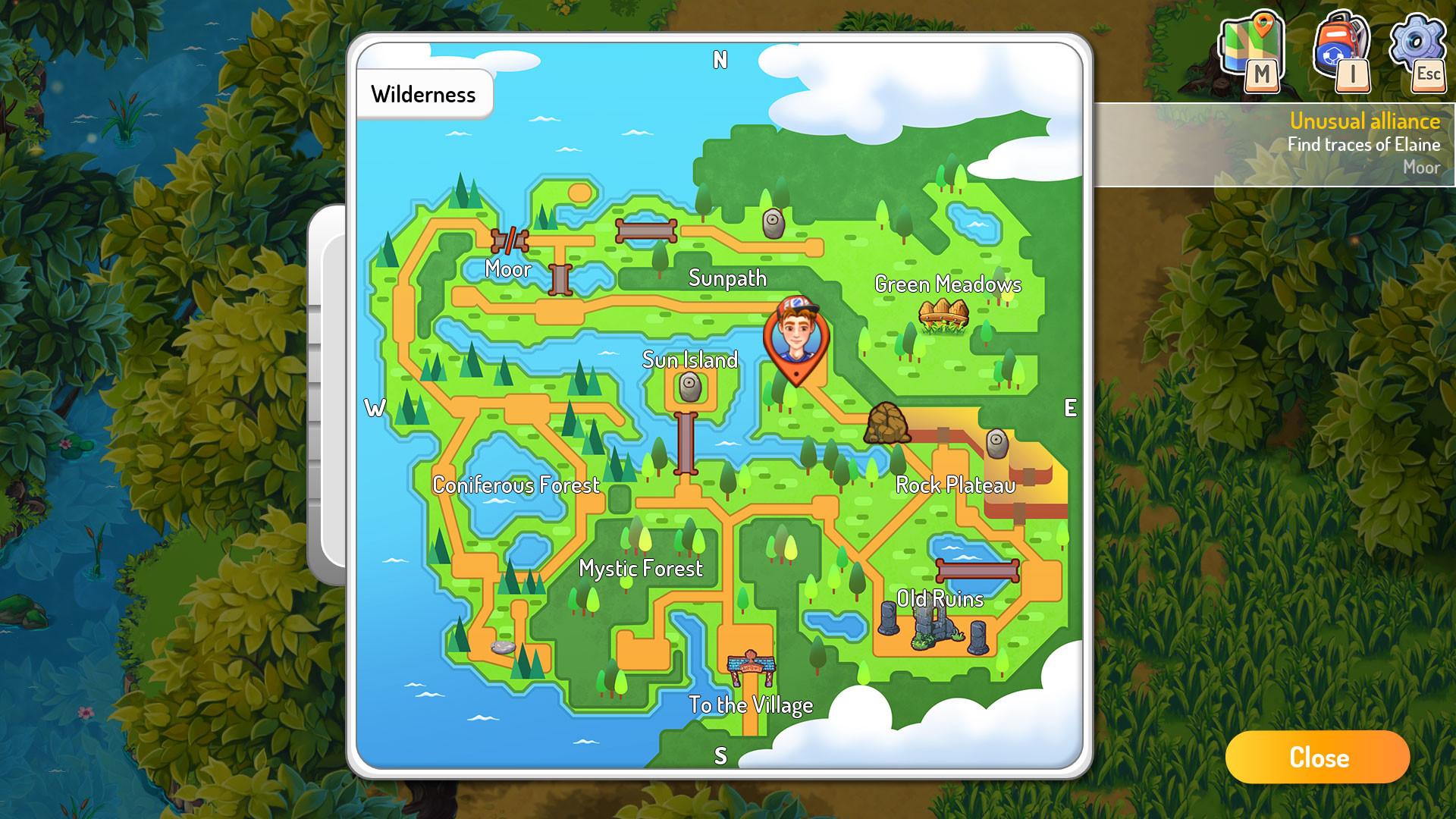Click the Moor location label

pos(509,269)
